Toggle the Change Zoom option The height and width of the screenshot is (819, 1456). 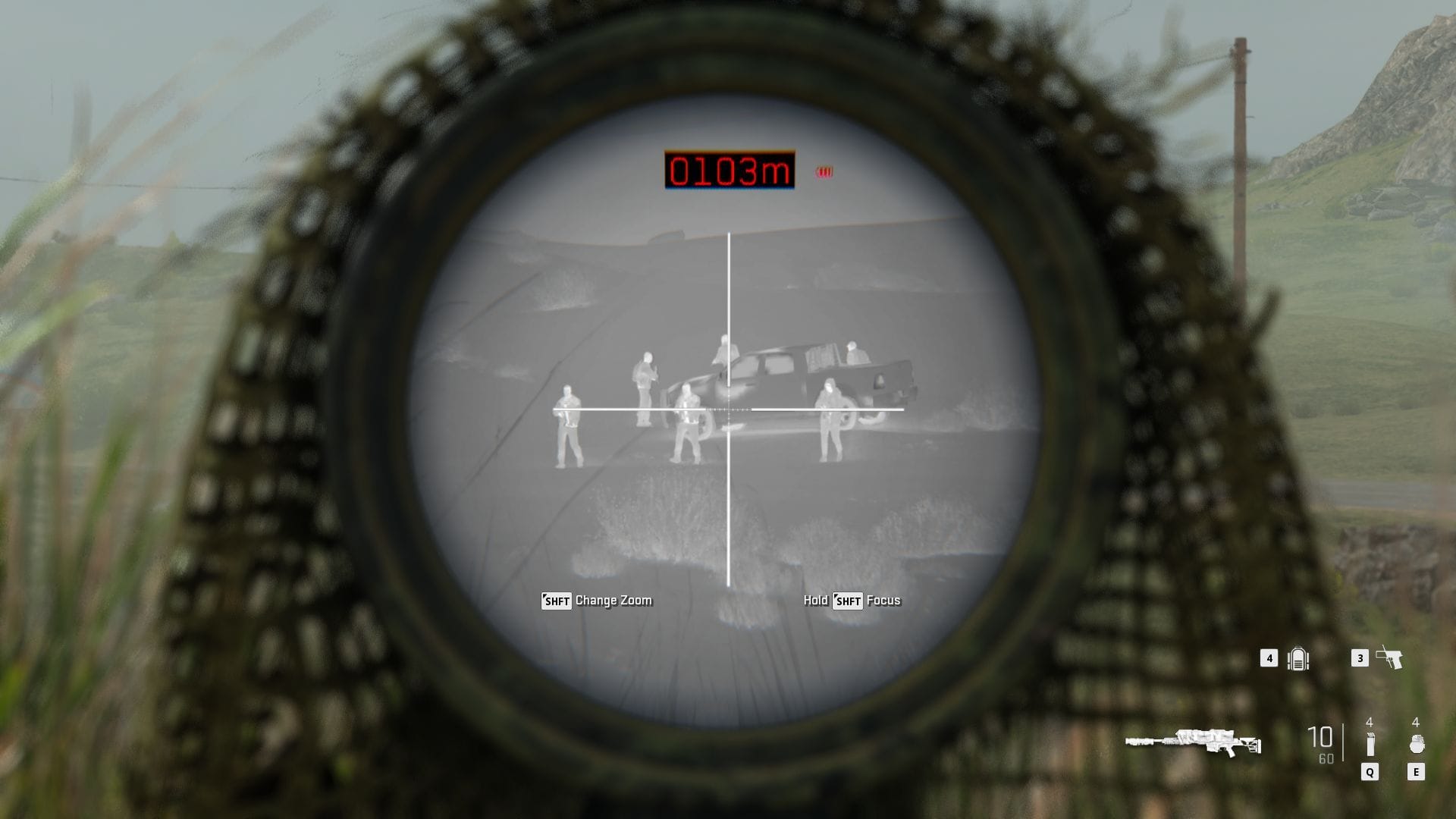[614, 600]
